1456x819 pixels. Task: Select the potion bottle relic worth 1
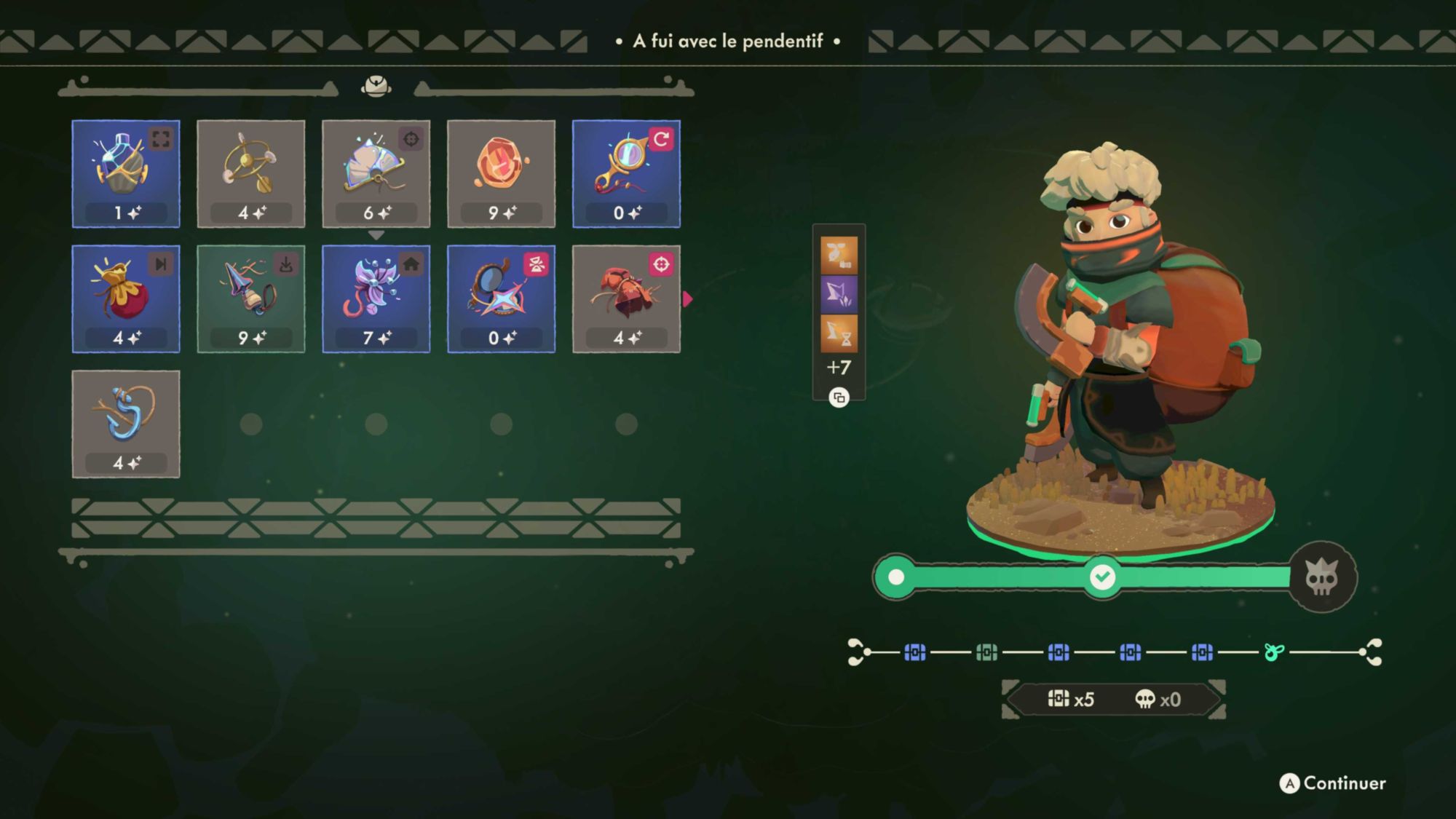(126, 174)
